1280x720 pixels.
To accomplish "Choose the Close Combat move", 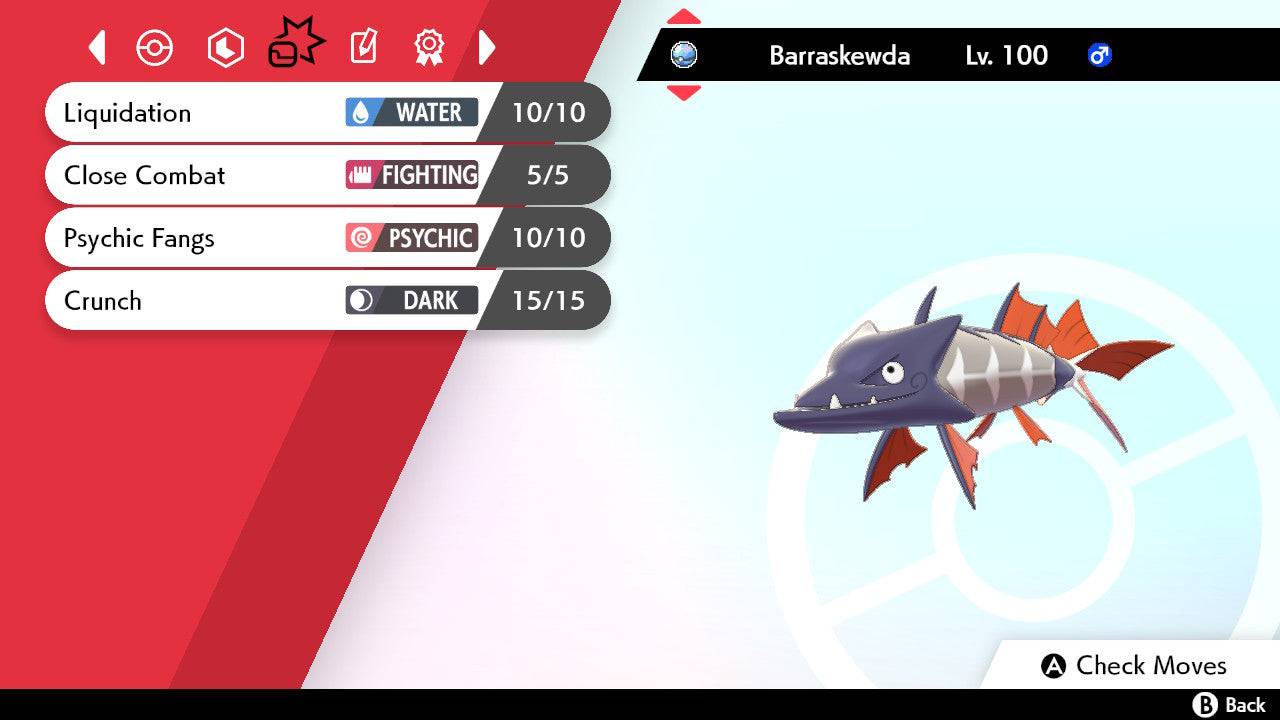I will (327, 175).
